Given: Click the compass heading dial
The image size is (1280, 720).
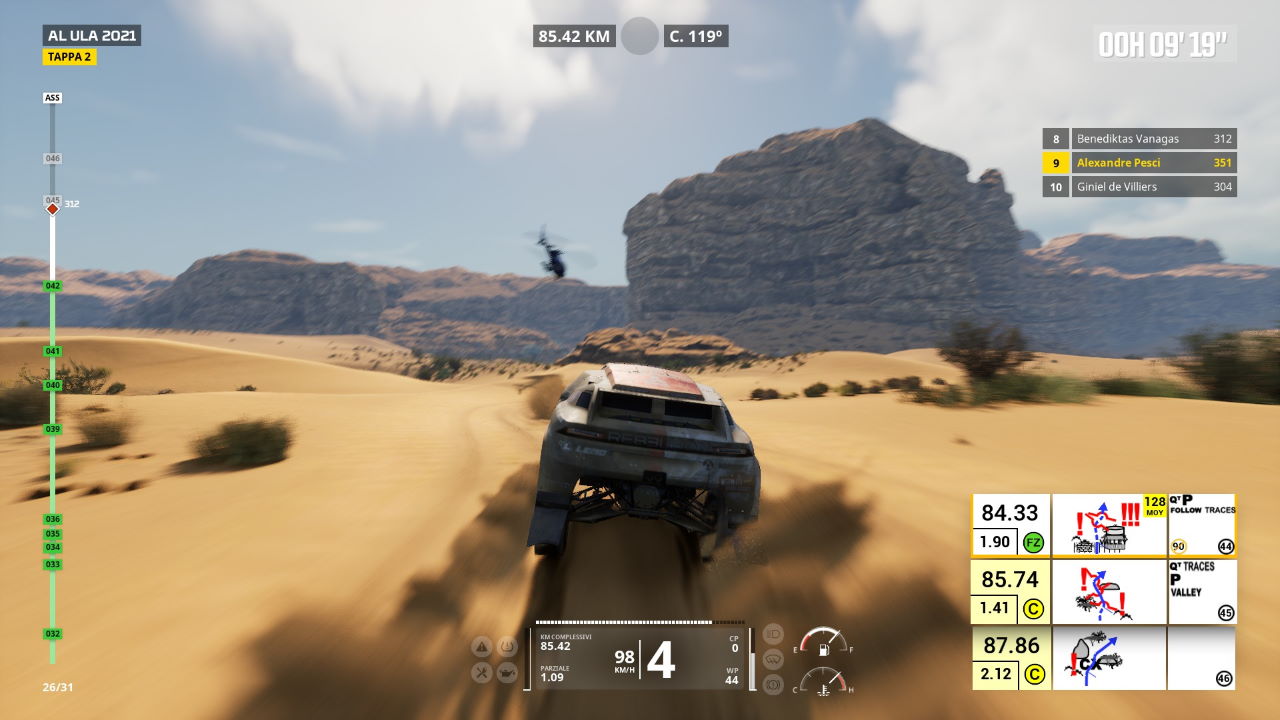Looking at the screenshot, I should pyautogui.click(x=640, y=36).
